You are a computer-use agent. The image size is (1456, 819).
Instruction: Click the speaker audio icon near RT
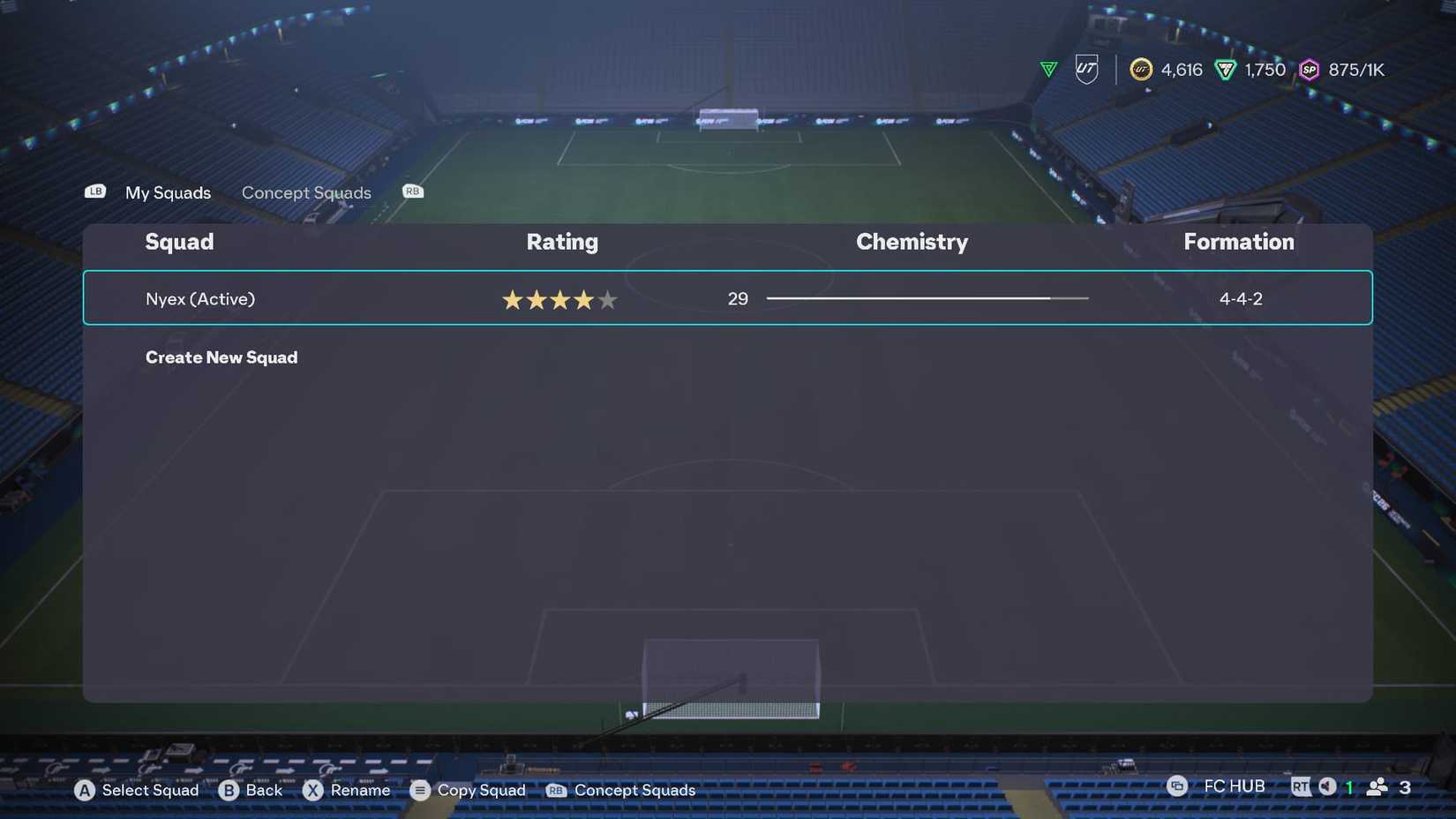[x=1325, y=785]
